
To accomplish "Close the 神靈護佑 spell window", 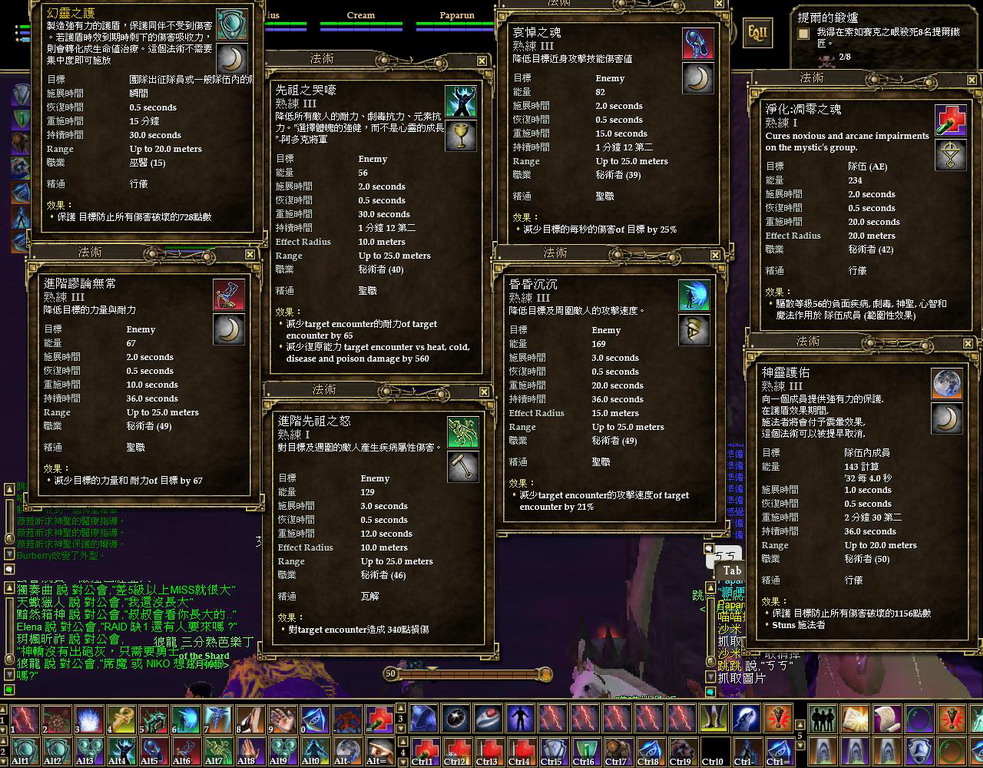I will click(x=967, y=343).
